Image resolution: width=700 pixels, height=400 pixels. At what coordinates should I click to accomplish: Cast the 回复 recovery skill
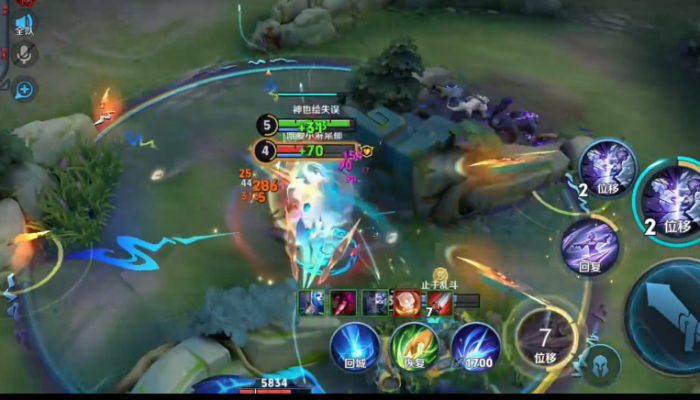coord(589,245)
